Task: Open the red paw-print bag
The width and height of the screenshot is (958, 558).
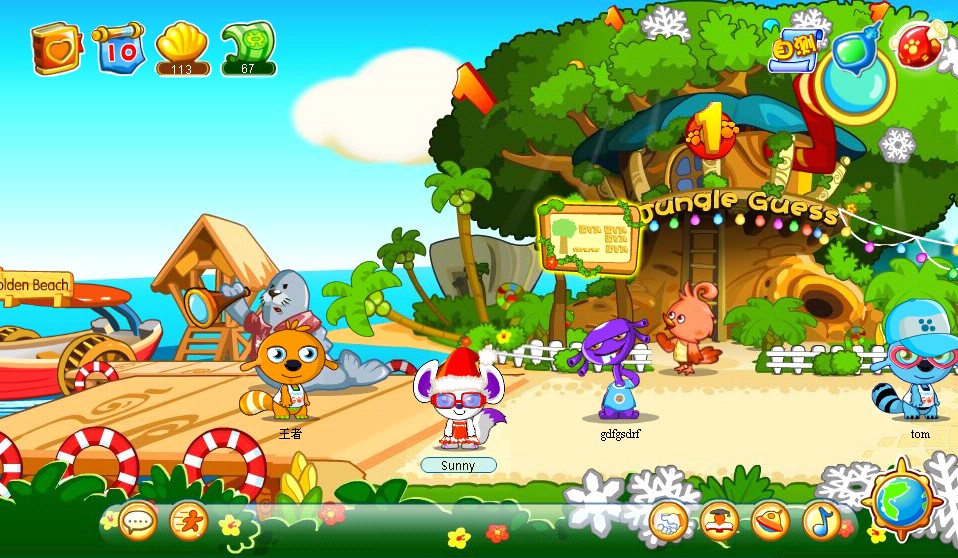Action: 918,46
